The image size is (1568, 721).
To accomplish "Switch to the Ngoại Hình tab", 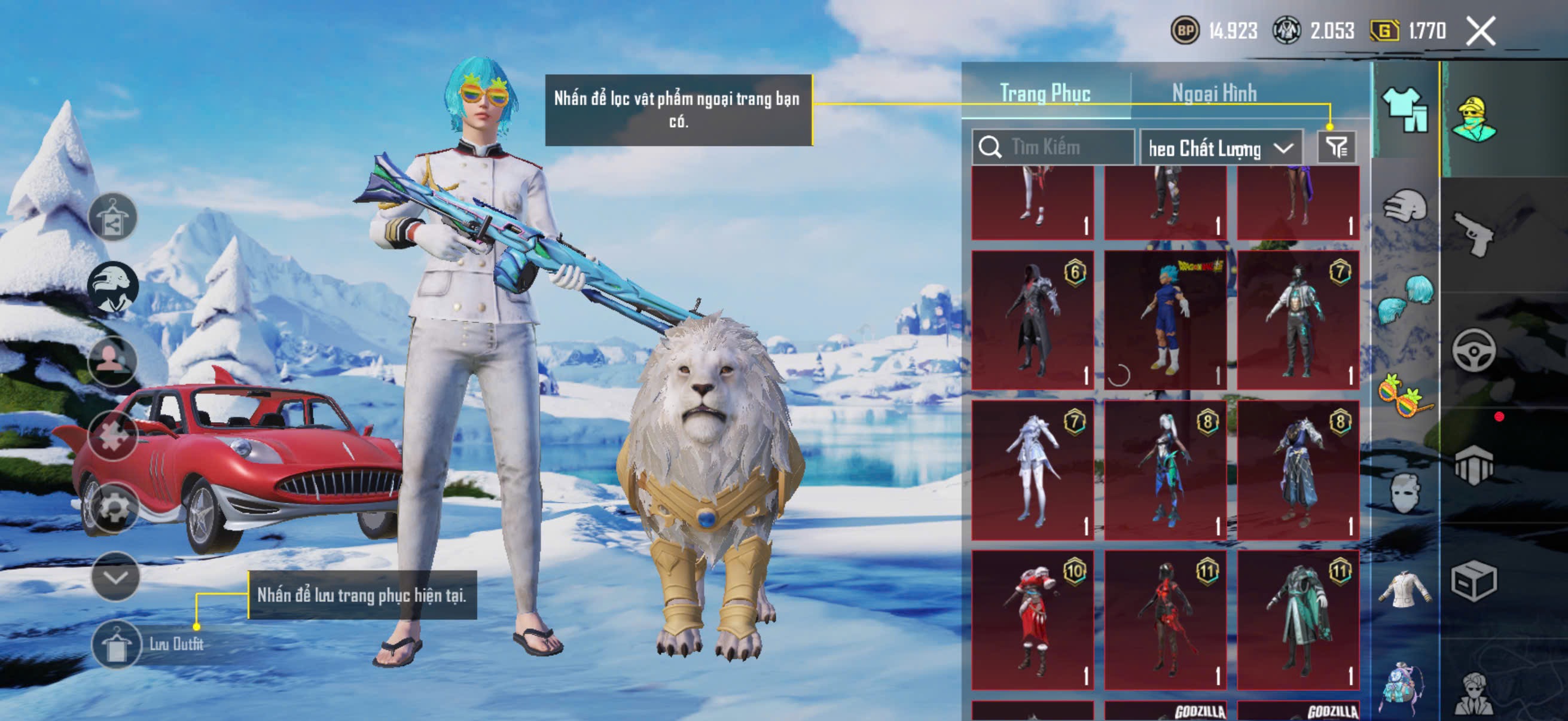I will point(1214,94).
